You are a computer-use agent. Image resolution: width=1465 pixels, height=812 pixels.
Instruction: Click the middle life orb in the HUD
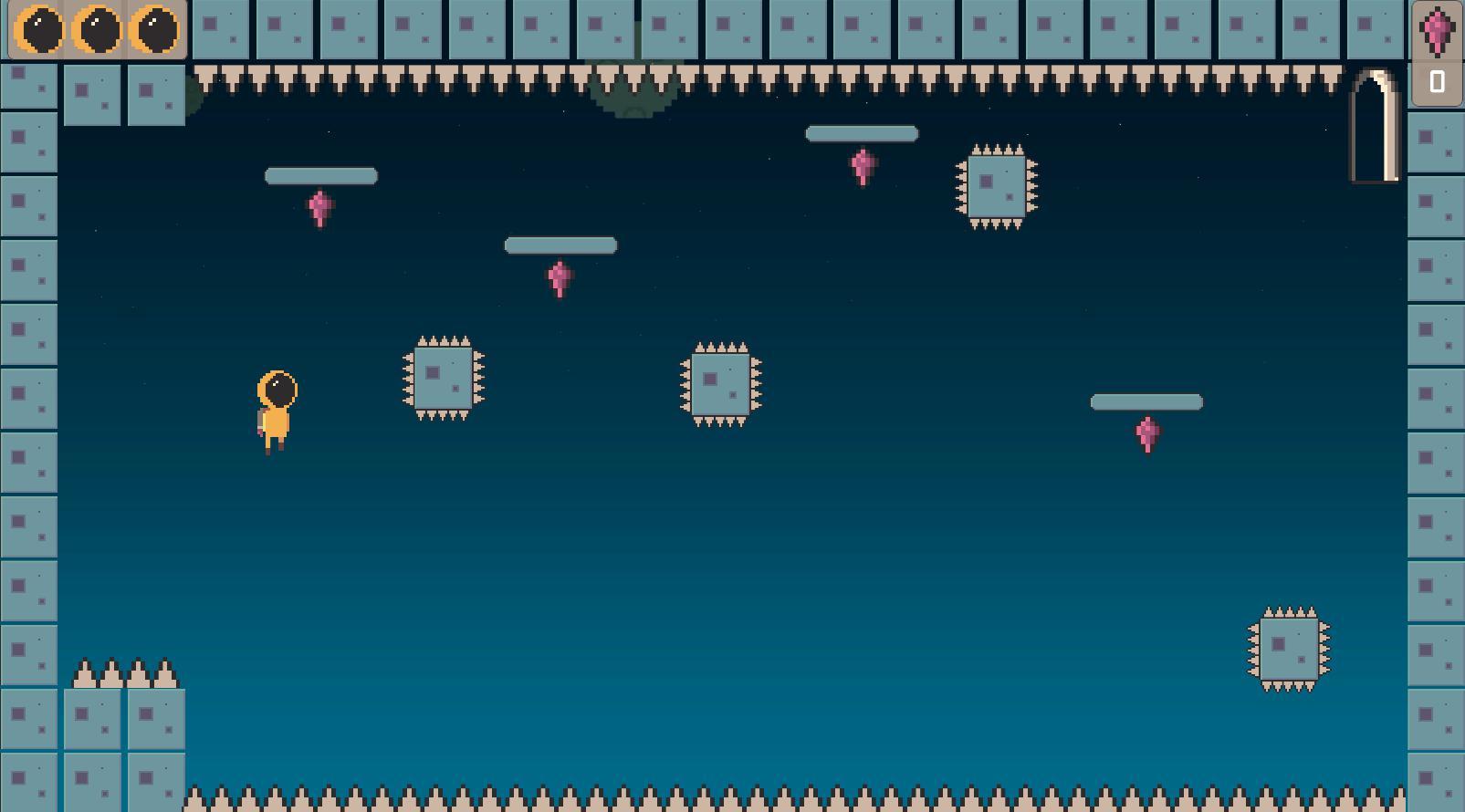point(95,30)
